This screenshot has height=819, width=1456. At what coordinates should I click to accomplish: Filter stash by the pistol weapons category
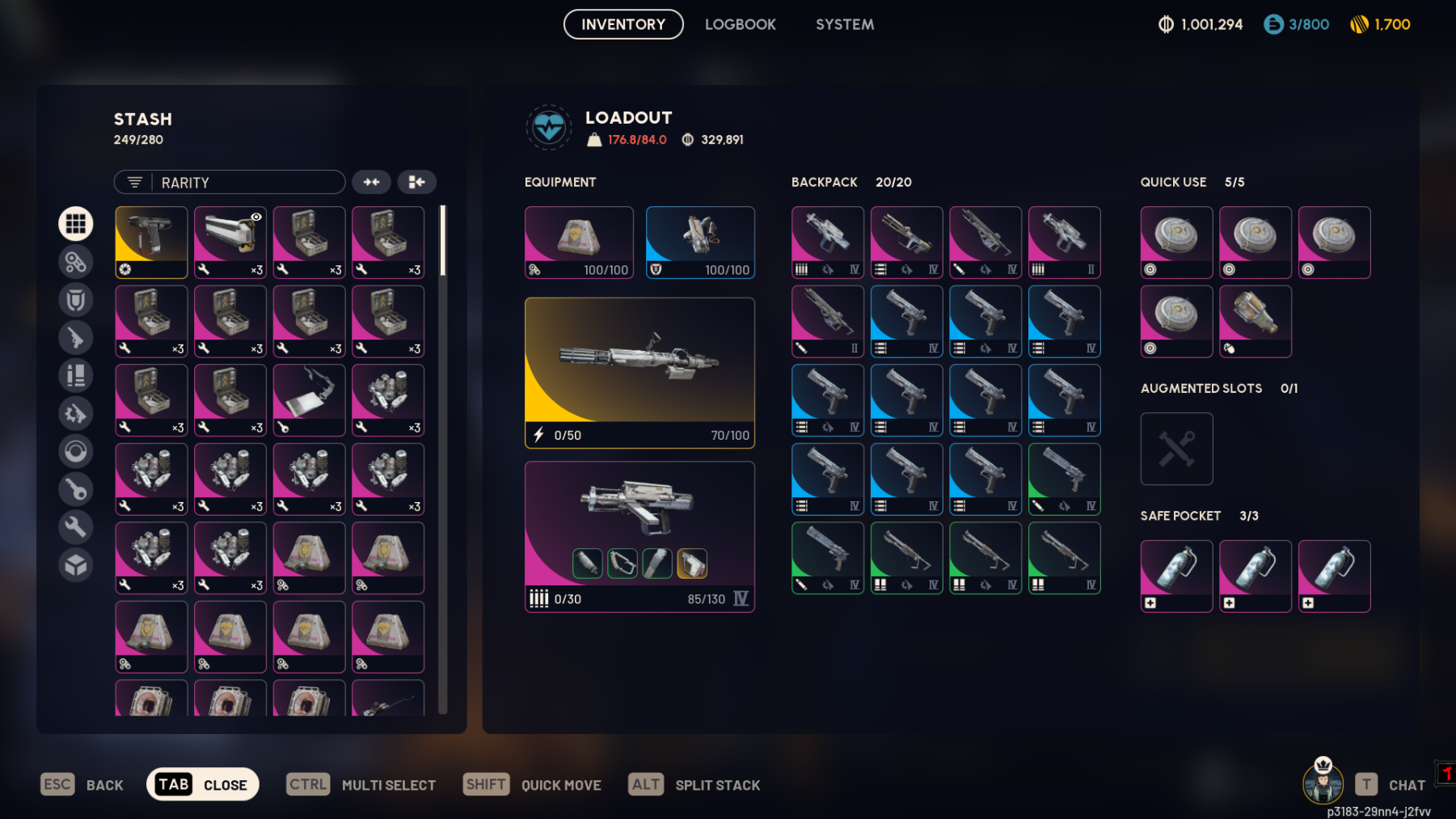click(76, 338)
